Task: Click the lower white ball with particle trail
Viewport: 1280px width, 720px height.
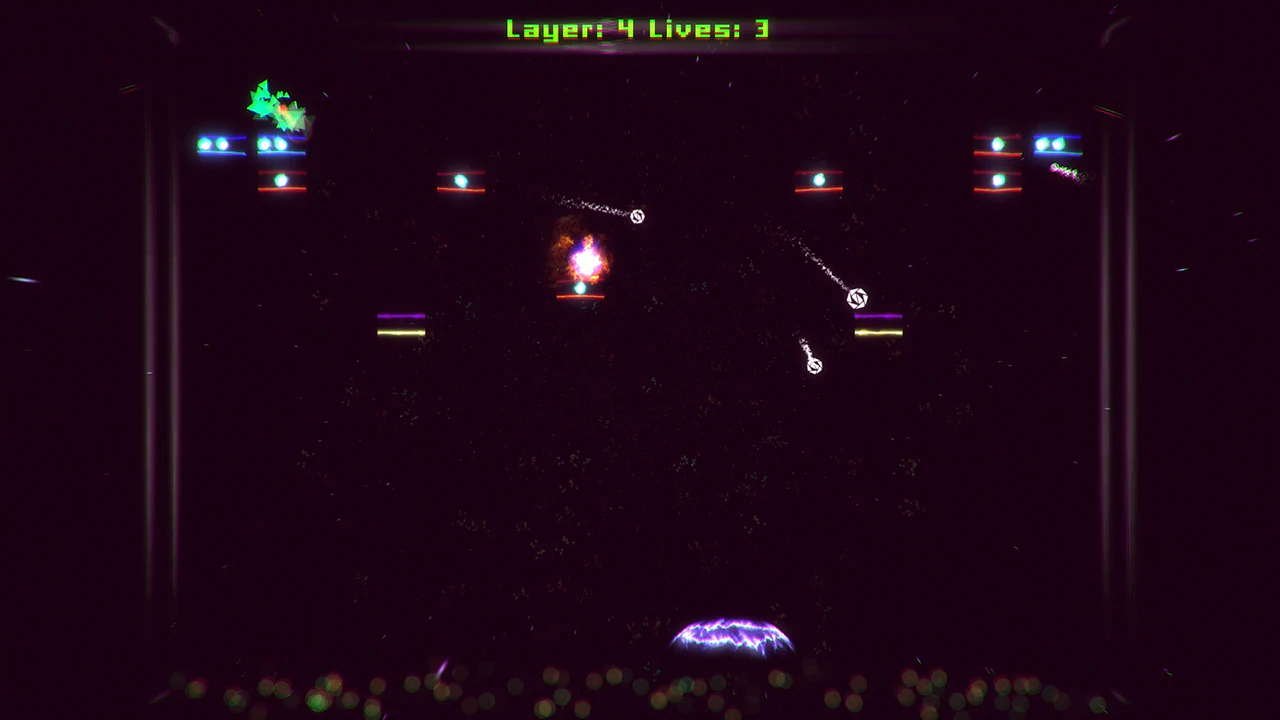Action: pos(813,365)
